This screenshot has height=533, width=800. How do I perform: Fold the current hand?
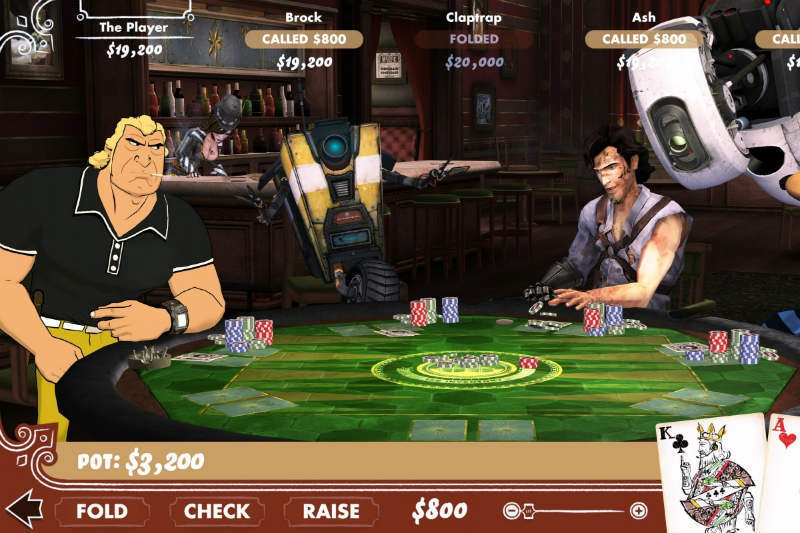102,511
